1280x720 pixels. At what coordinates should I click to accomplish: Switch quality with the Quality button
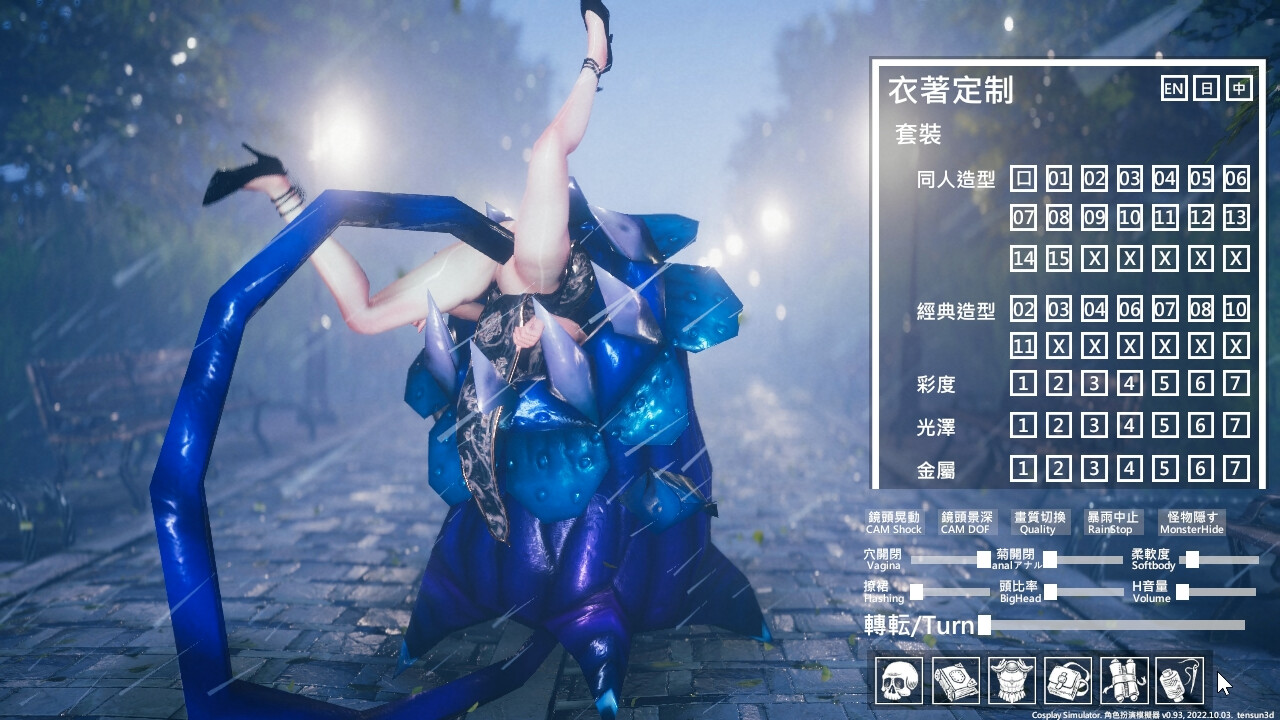point(1038,520)
